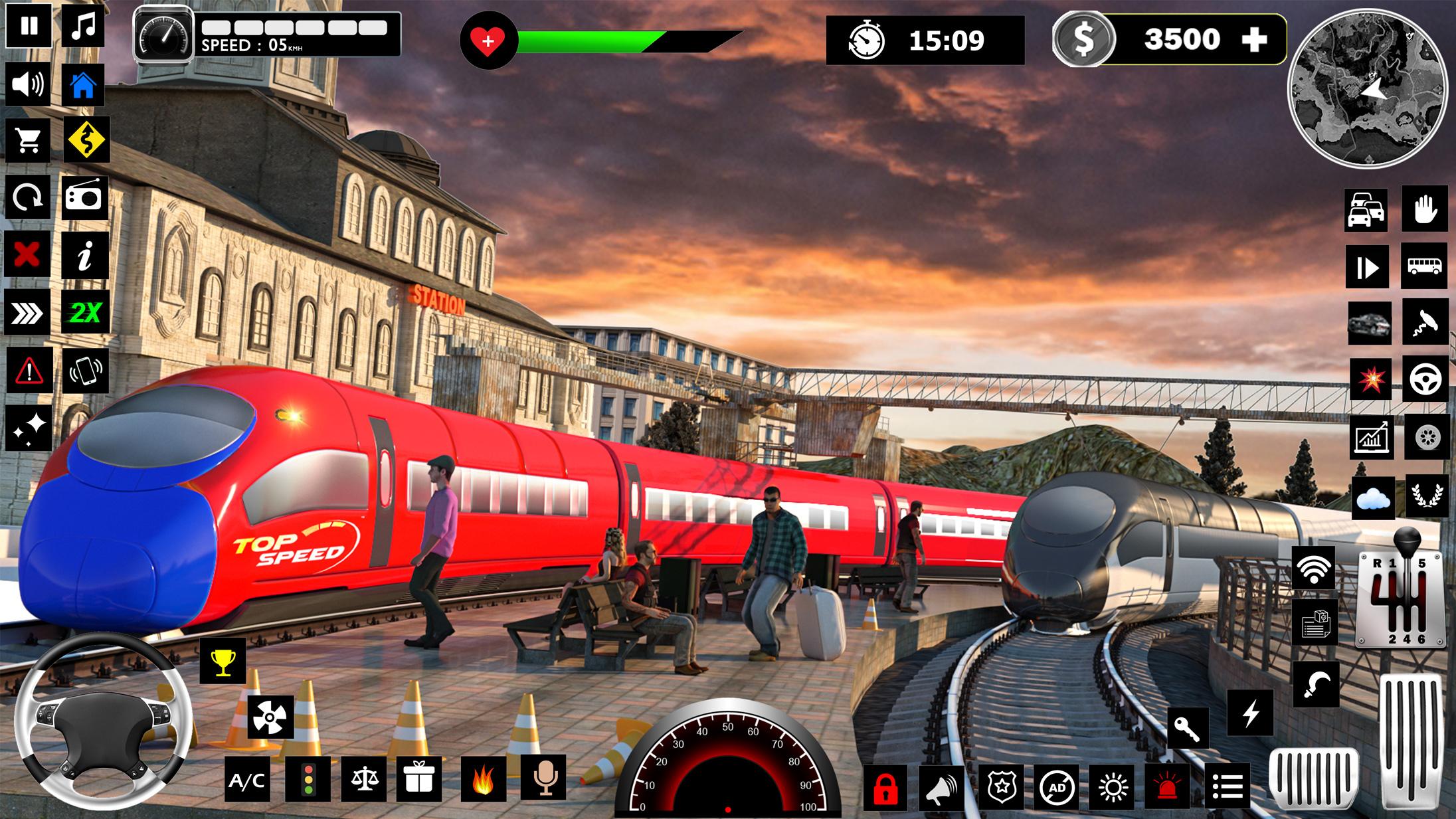Add more coins with the plus button
The width and height of the screenshot is (1456, 819).
[x=1254, y=41]
